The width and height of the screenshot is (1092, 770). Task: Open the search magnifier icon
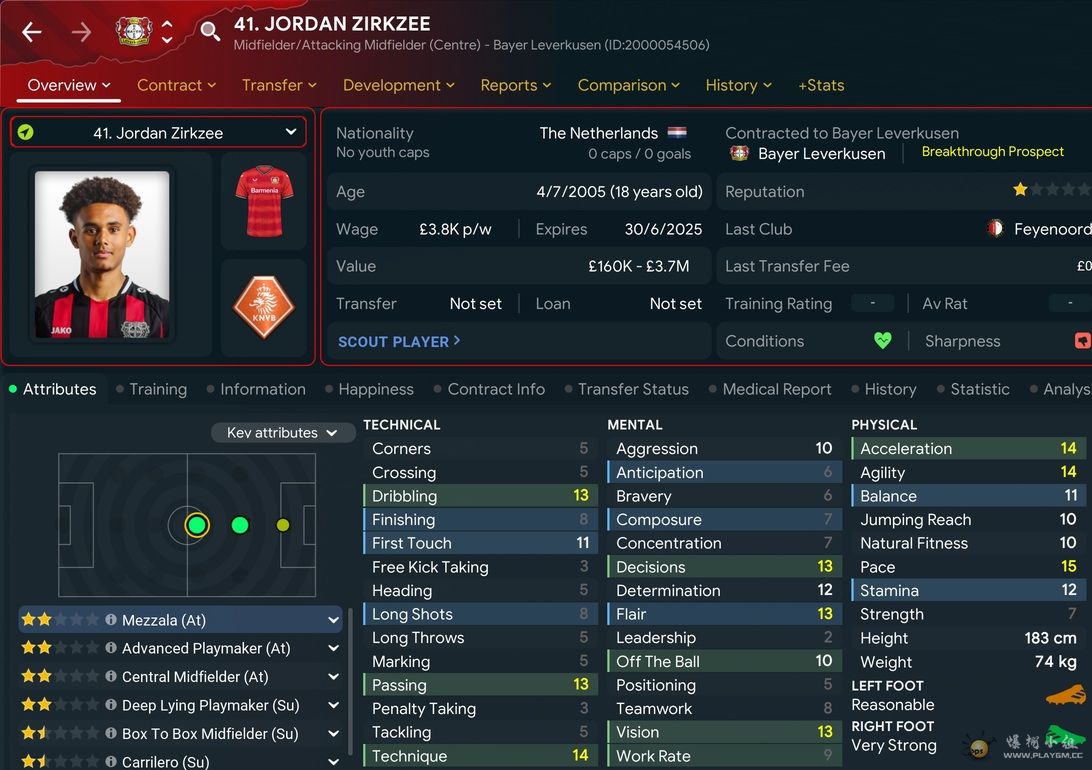coord(210,32)
